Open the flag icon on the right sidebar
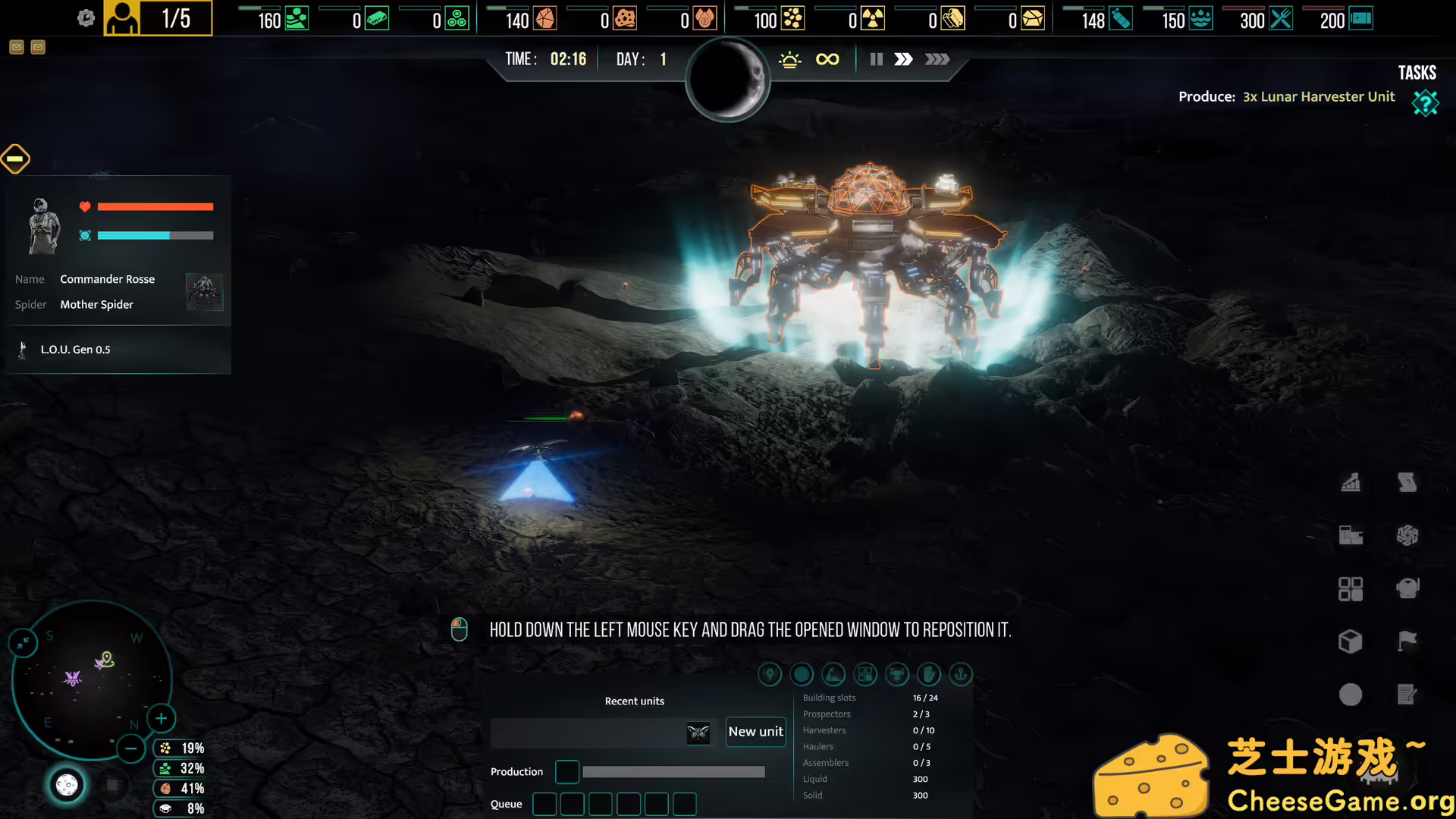 point(1408,642)
